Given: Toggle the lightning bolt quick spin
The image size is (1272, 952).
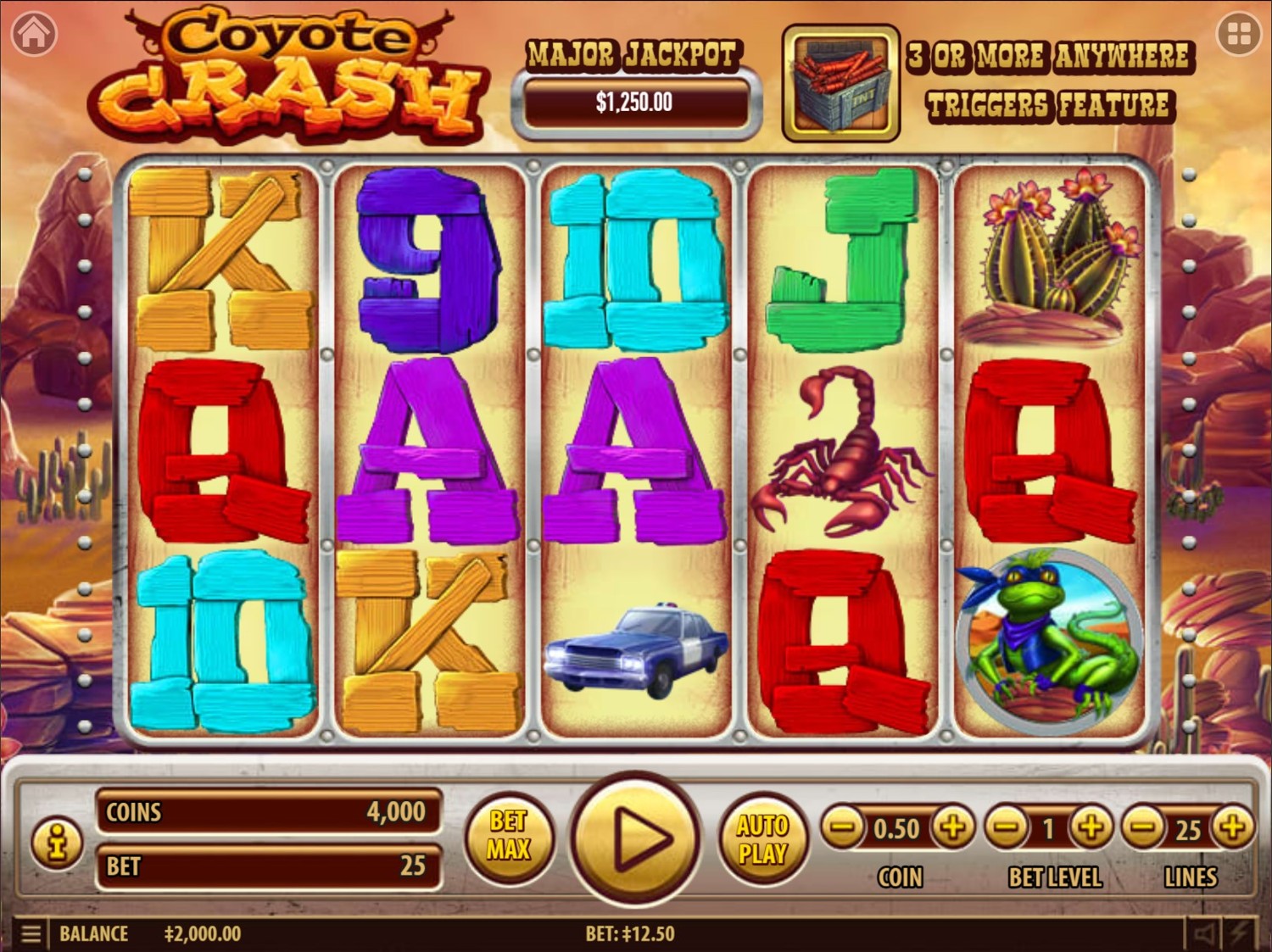Looking at the screenshot, I should click(x=1240, y=934).
